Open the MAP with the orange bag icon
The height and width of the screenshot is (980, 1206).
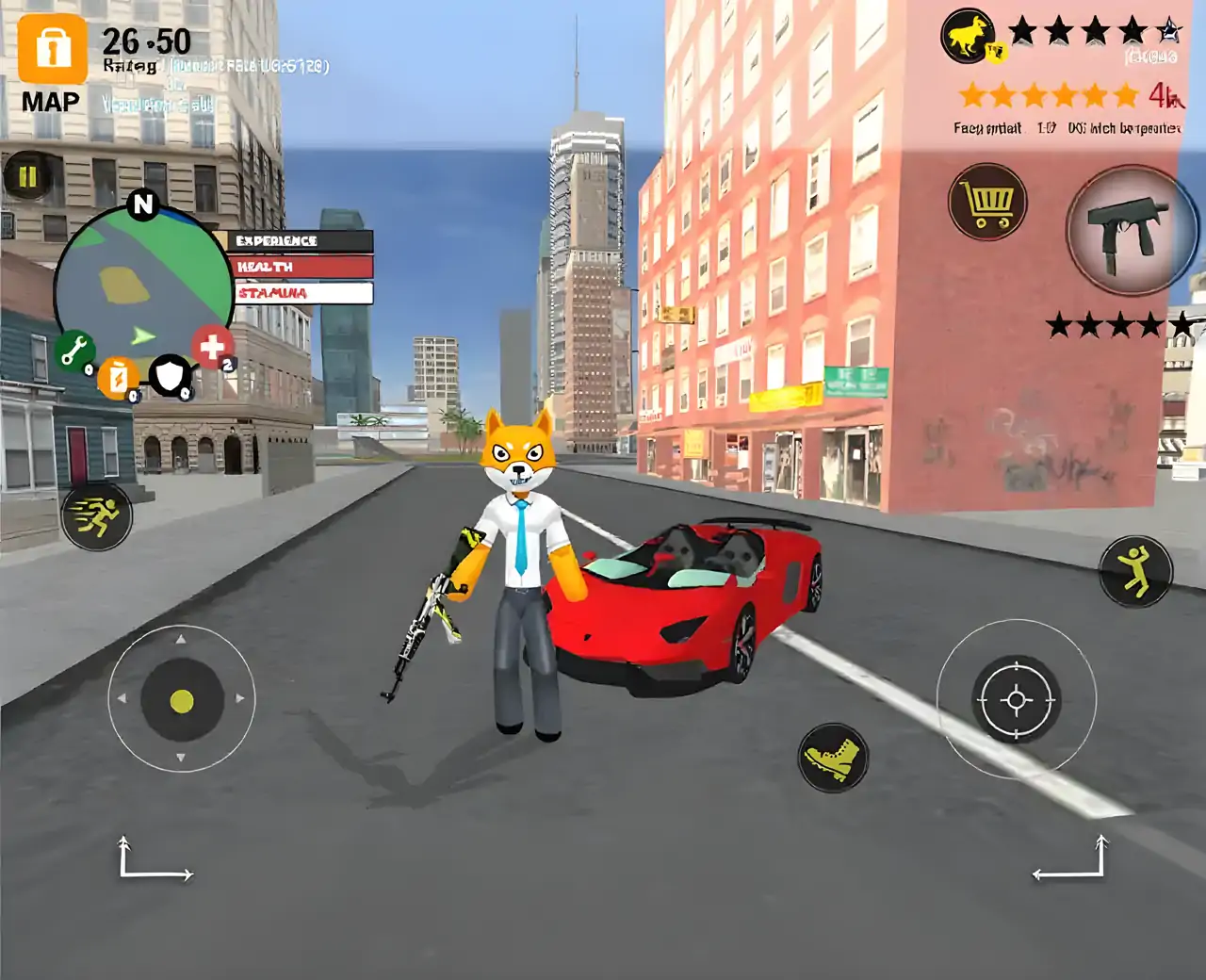52,48
